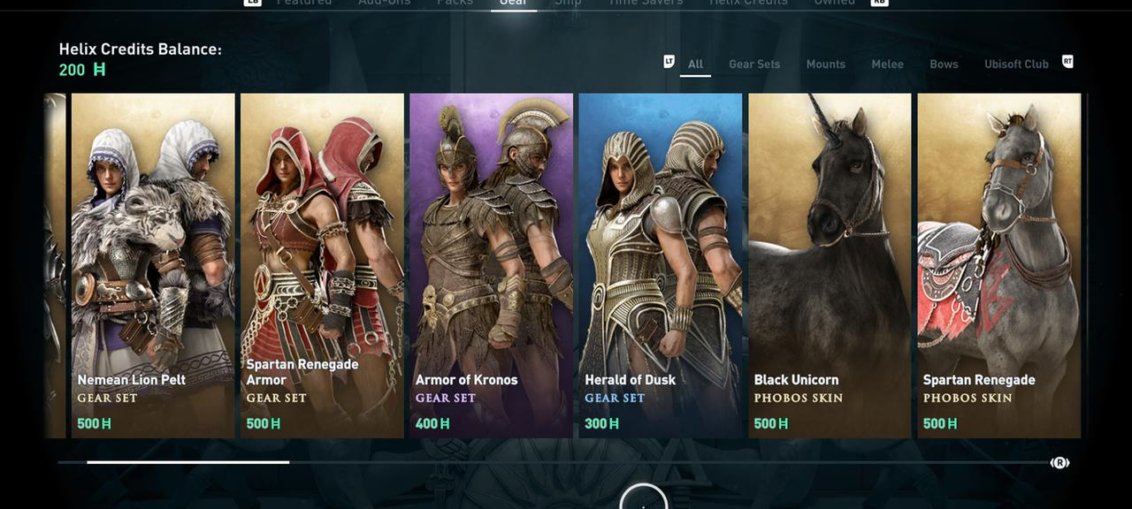Select the Nemean Lion Pelt gear set
Viewport: 1132px width, 509px height.
click(x=153, y=265)
